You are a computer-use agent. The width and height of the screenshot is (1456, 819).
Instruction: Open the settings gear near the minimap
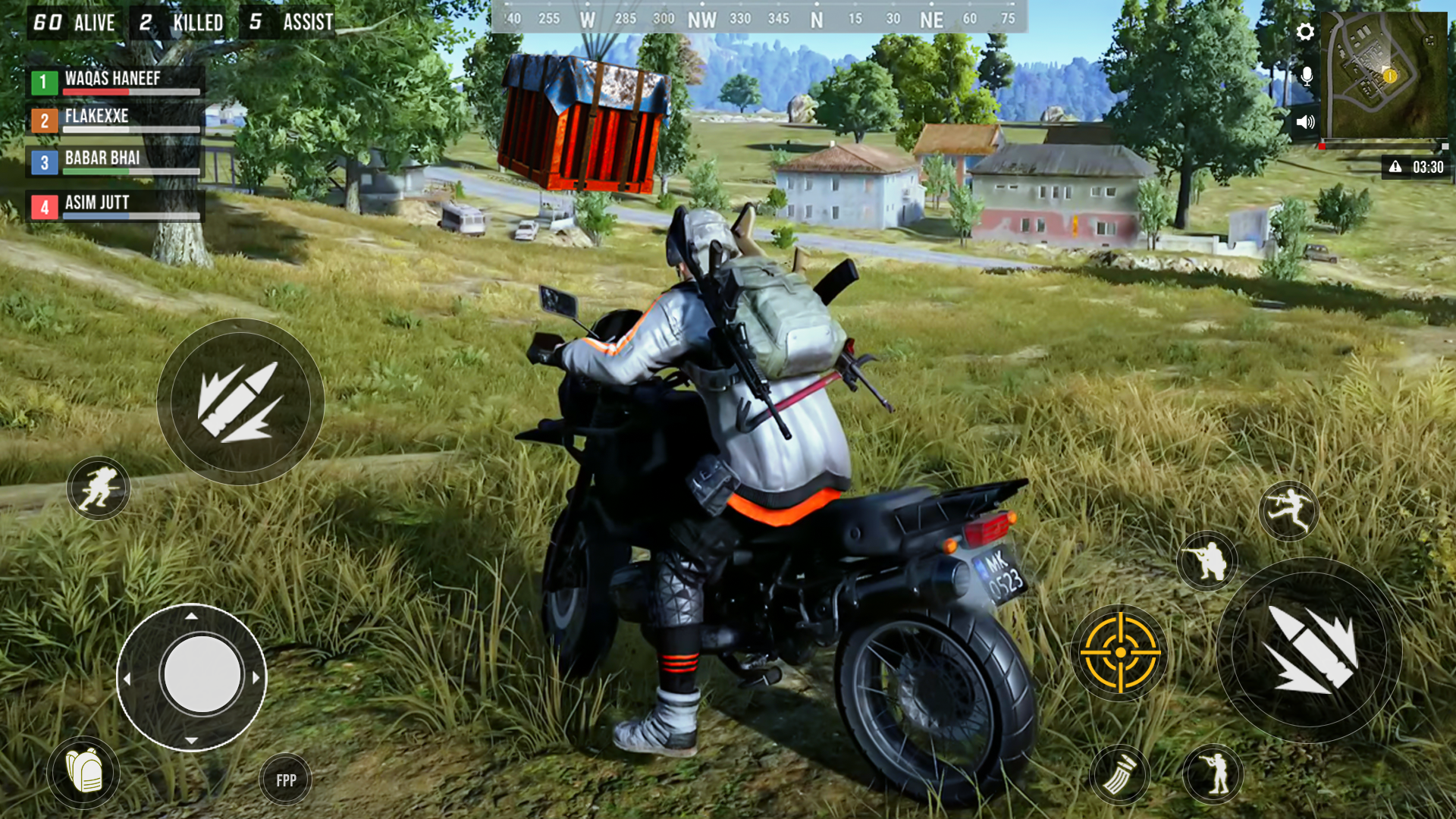tap(1305, 32)
